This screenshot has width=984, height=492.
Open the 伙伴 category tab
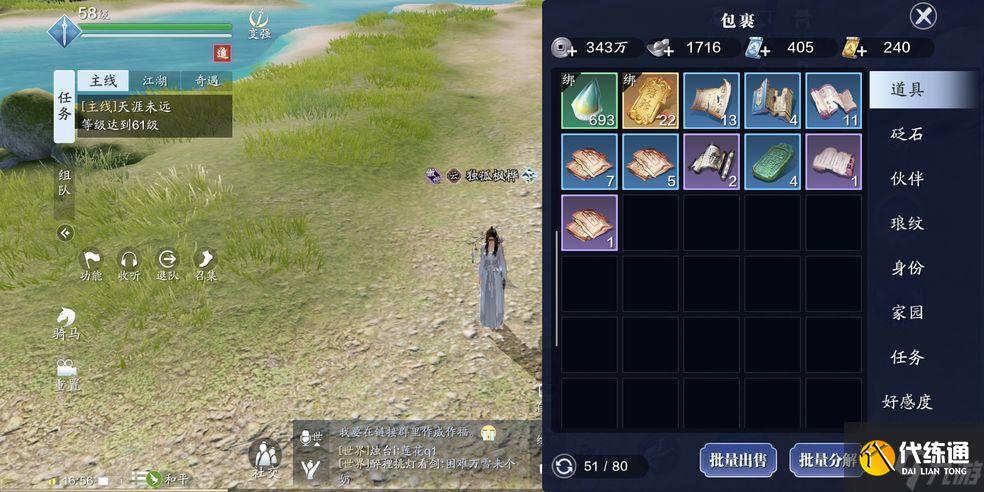(907, 178)
